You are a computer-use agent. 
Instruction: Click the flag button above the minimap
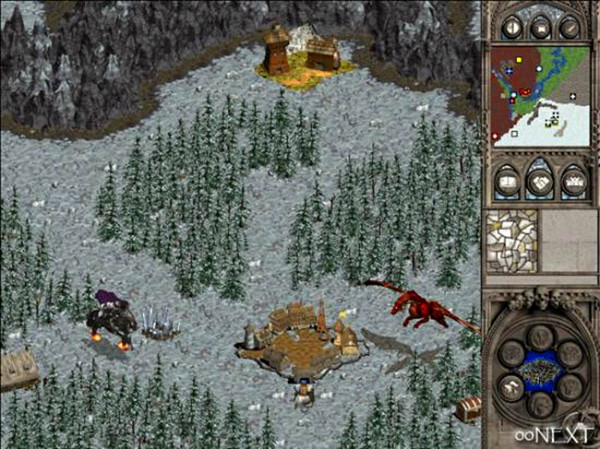point(541,28)
